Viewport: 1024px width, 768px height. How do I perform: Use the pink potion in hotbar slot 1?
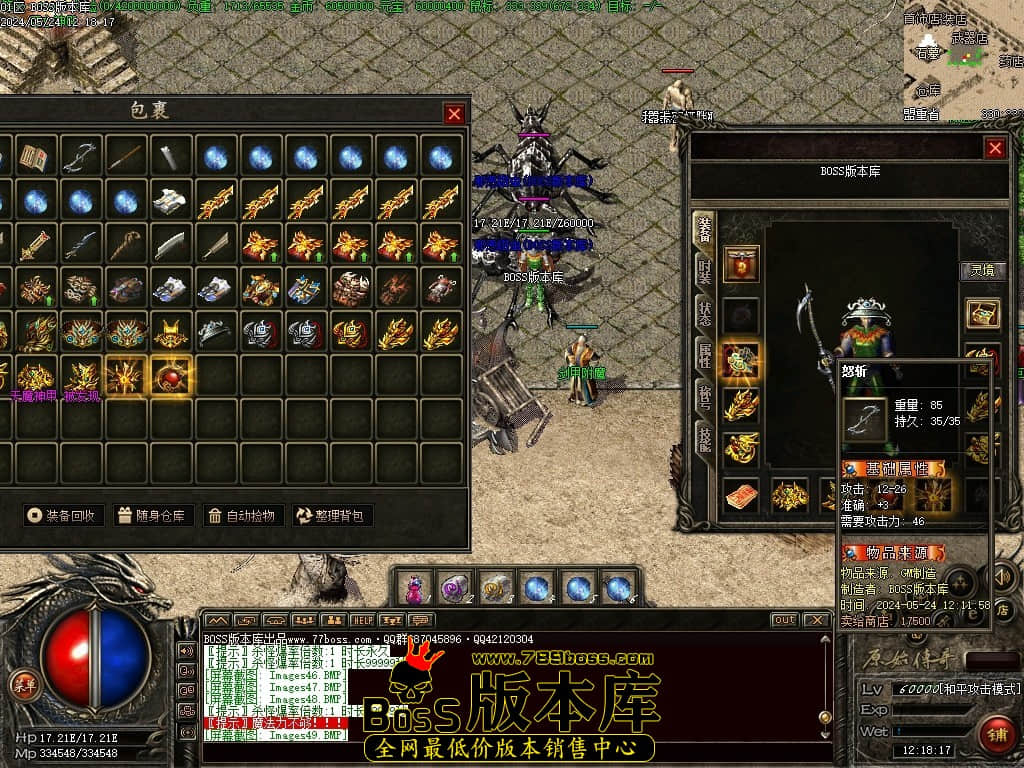pos(414,588)
